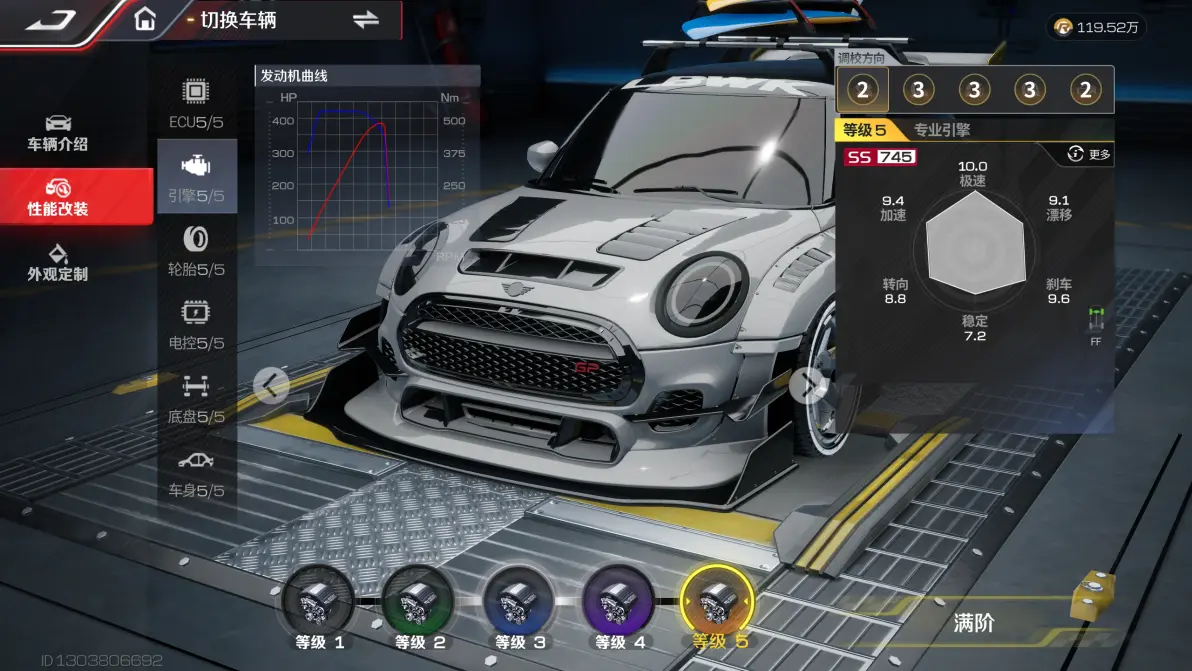Open the 电控 electronics upgrade category

(196, 324)
